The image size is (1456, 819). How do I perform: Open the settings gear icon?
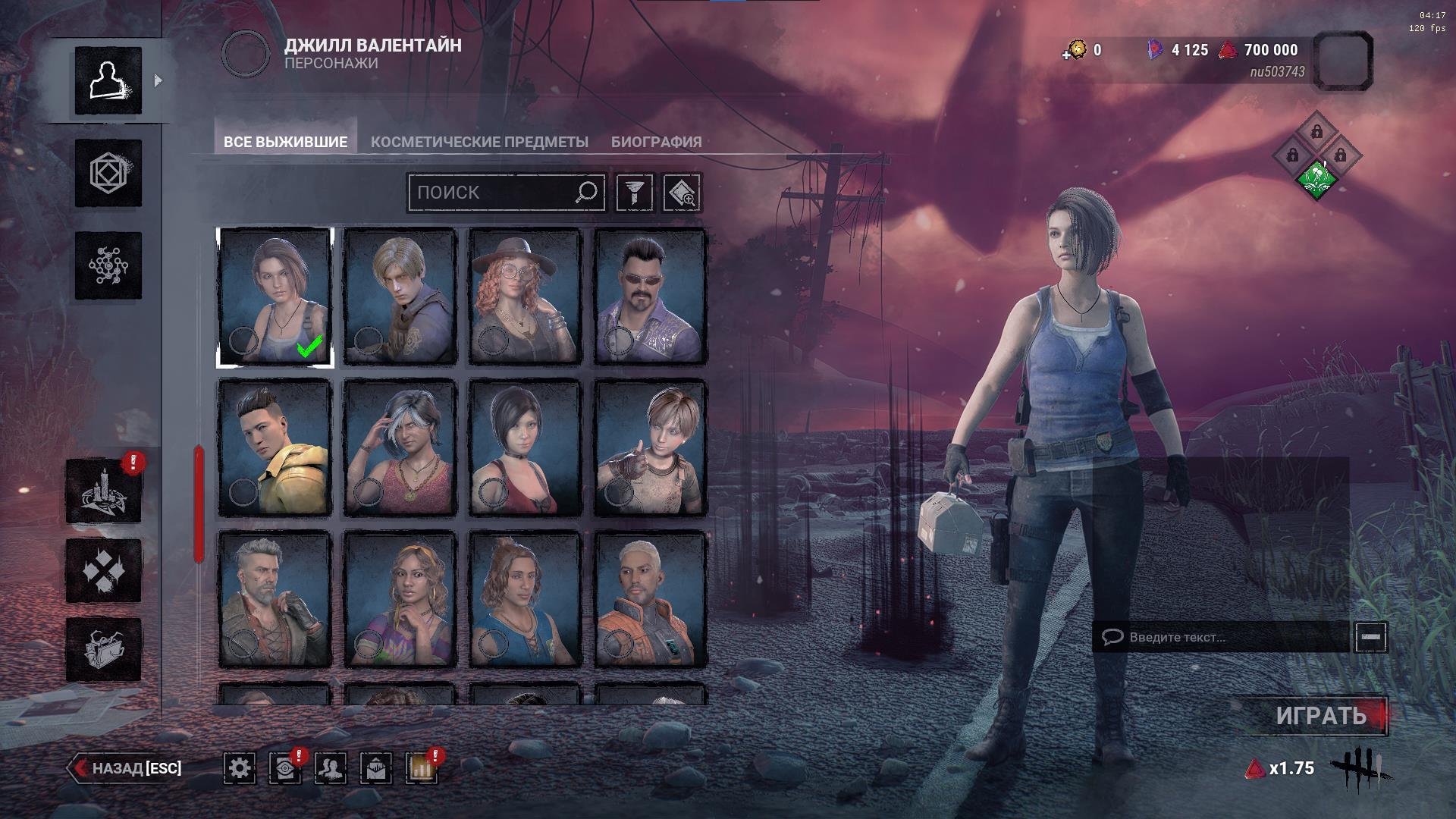[x=240, y=768]
